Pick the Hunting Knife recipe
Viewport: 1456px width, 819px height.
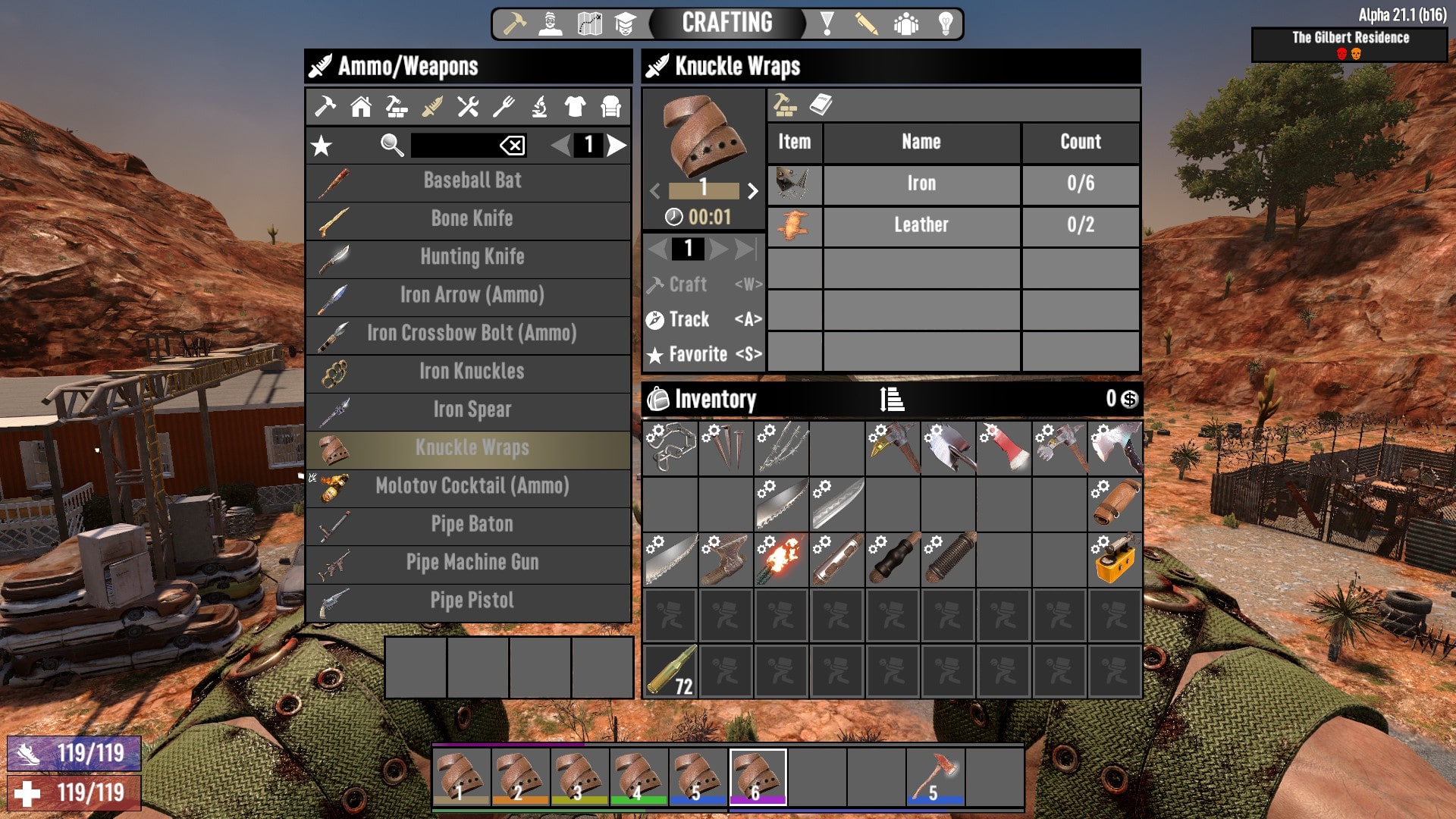tap(472, 257)
